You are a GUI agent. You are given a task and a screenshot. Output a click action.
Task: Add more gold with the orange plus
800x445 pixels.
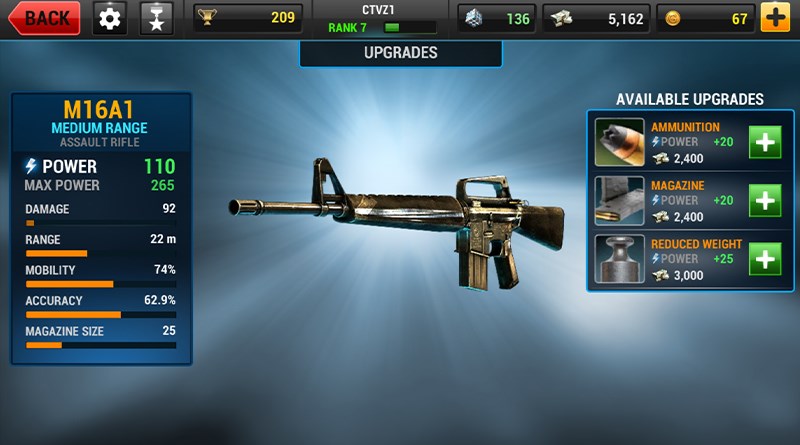pos(774,17)
